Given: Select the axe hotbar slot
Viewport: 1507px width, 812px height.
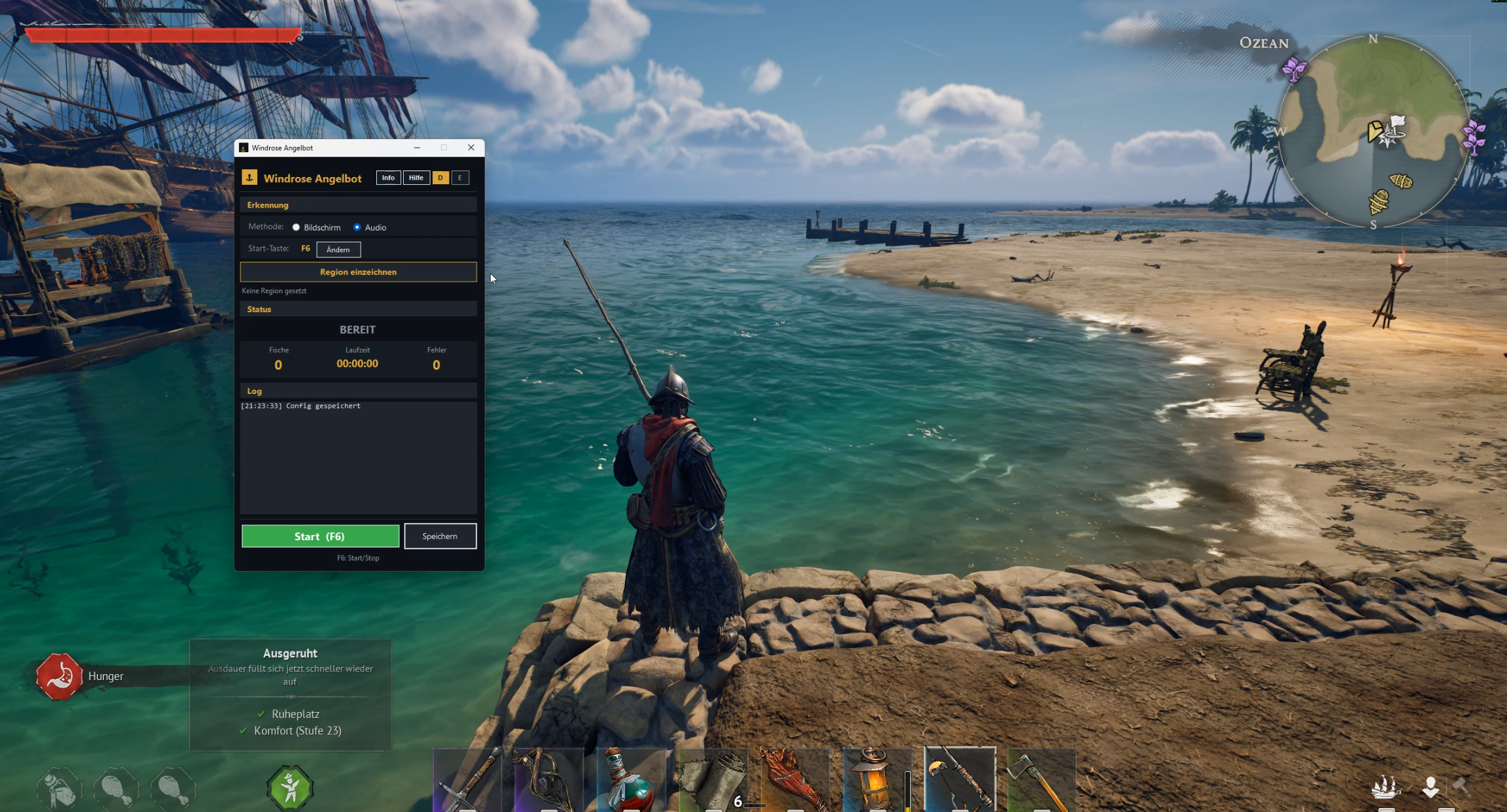Looking at the screenshot, I should tap(1041, 780).
